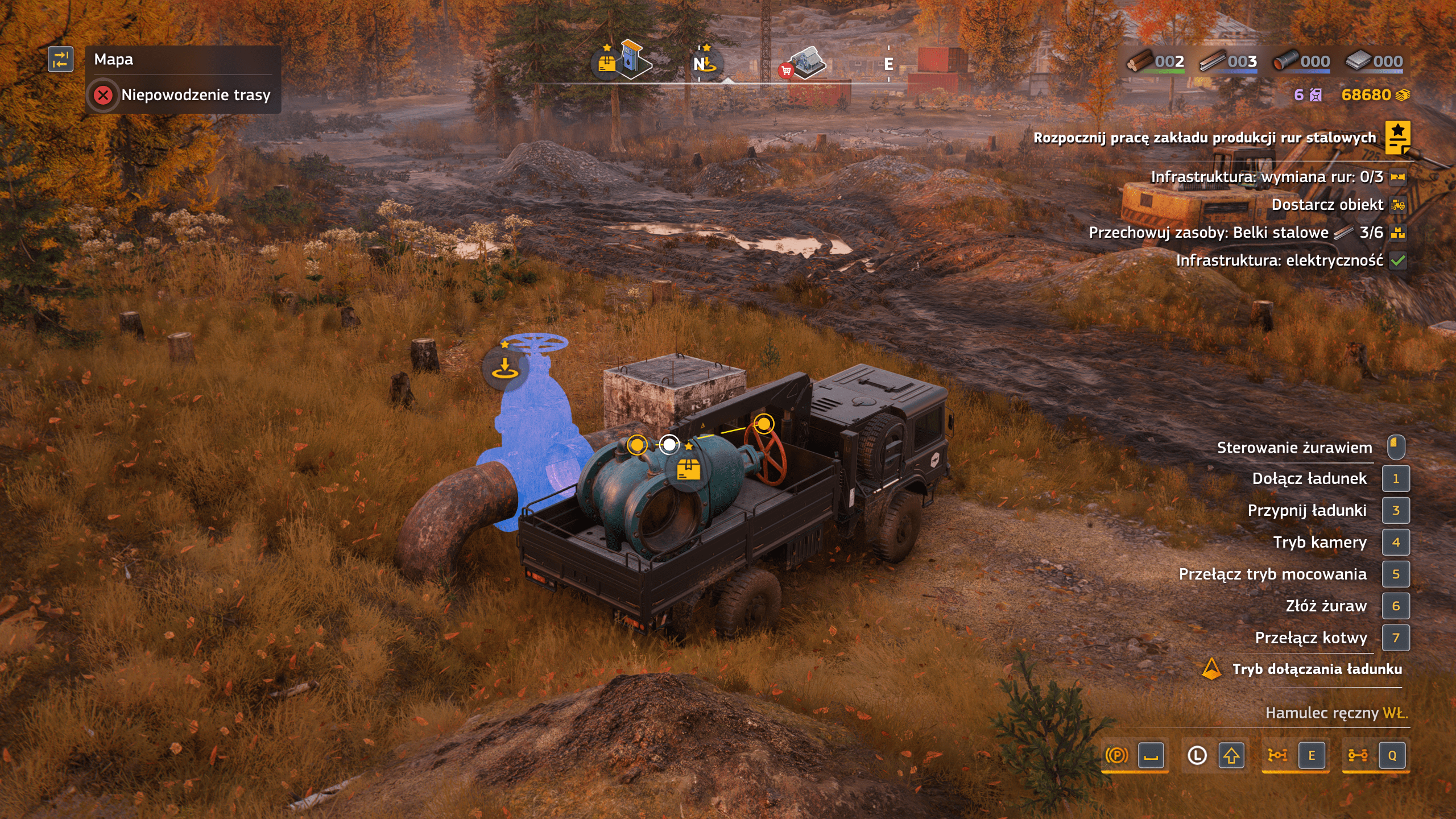Screen dimensions: 1456x819
Task: Select the white attach point on the valve
Action: [669, 444]
